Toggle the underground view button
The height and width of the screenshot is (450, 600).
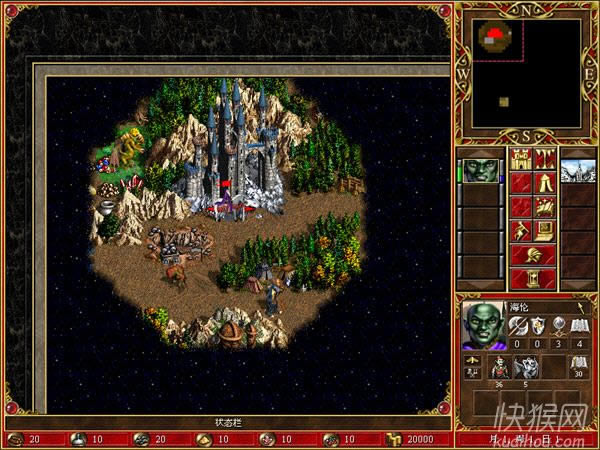tap(545, 159)
